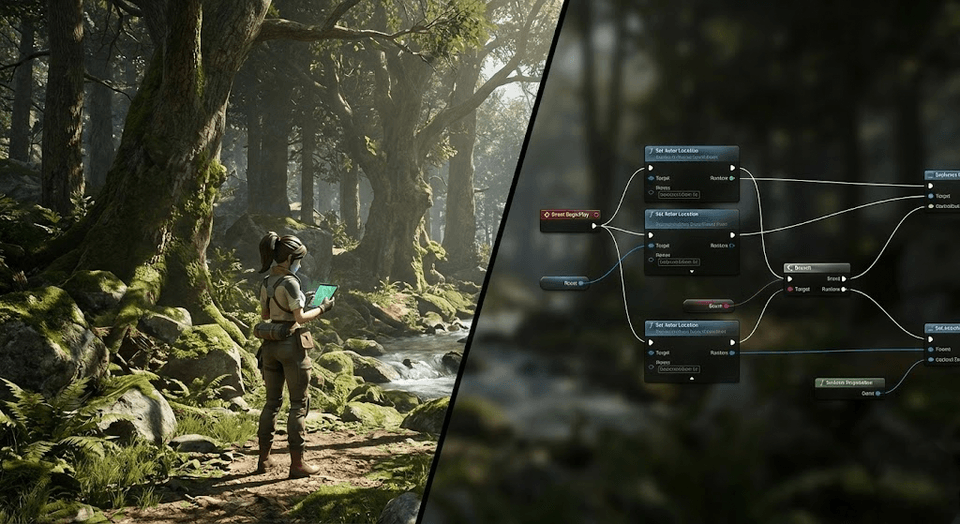Click Event BeginPlay's white execution output pin
Image resolution: width=960 pixels, height=524 pixels.
click(x=594, y=226)
